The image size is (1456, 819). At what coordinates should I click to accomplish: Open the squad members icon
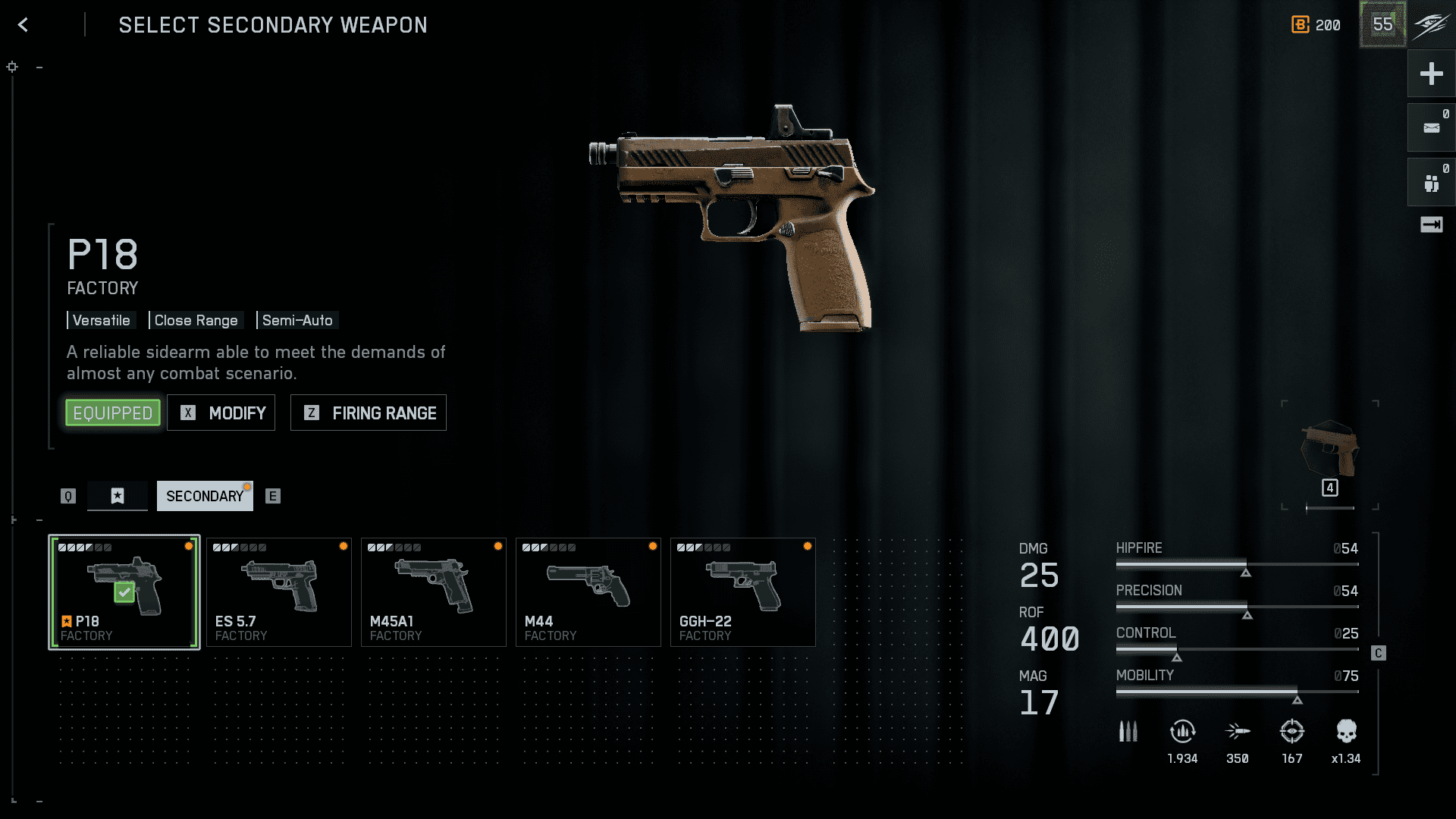coord(1431,183)
